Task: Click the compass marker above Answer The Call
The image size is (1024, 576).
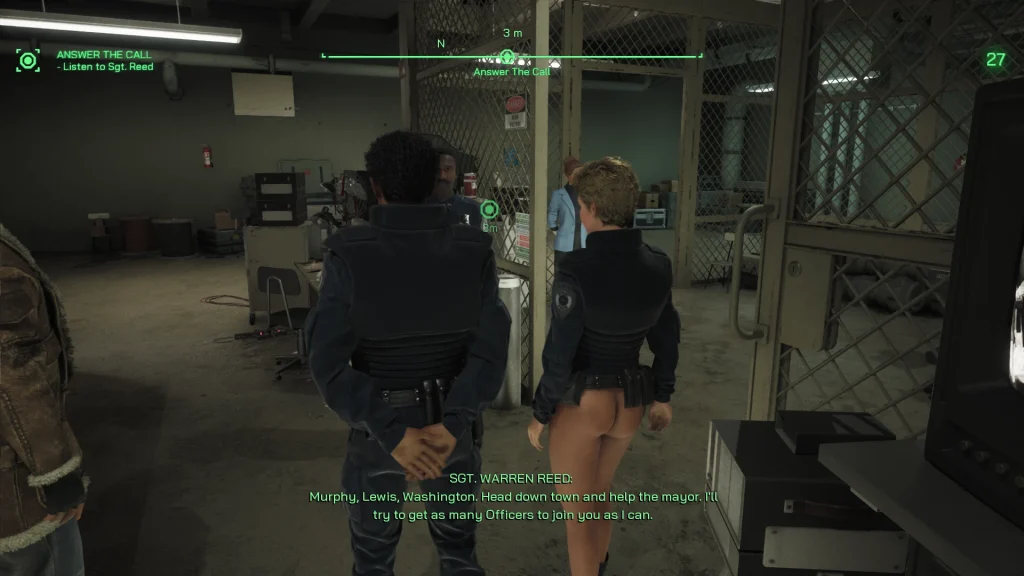Action: 508,56
